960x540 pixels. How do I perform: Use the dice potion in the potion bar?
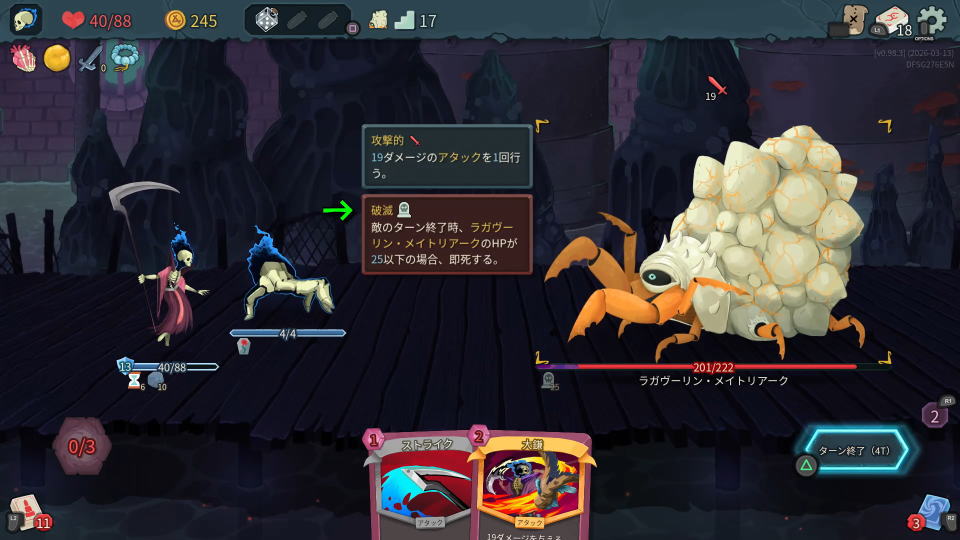(x=267, y=20)
